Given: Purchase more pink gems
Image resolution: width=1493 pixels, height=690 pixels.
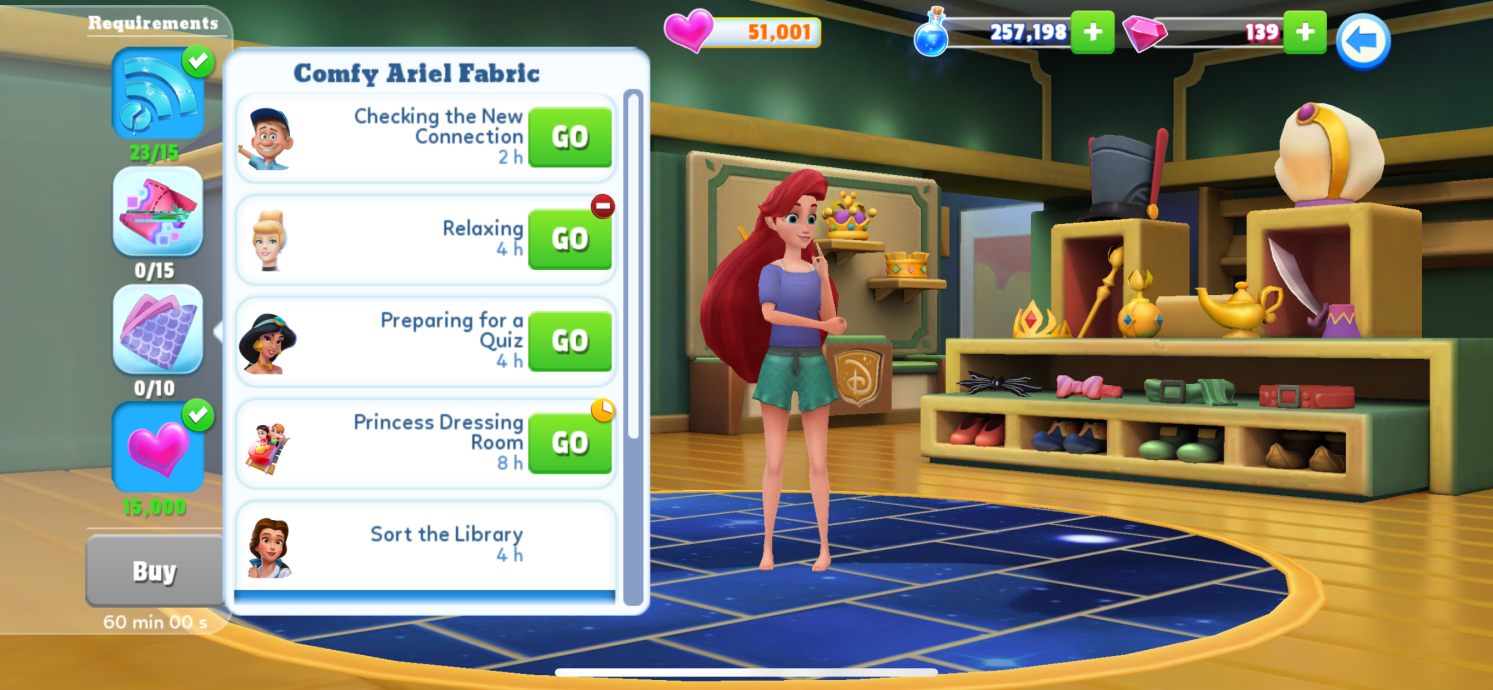Looking at the screenshot, I should 1304,32.
